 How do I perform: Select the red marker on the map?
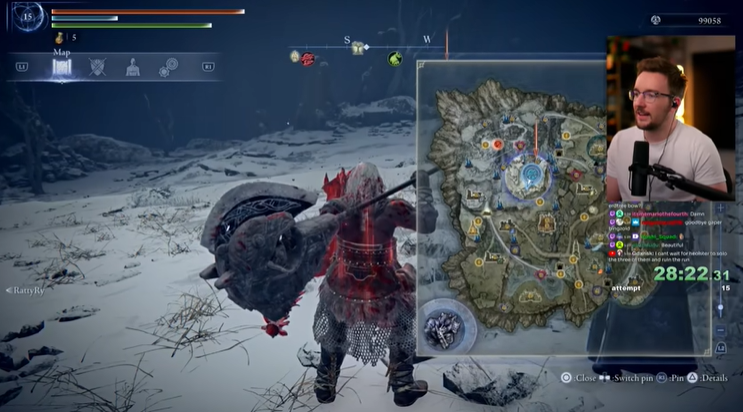click(x=497, y=144)
